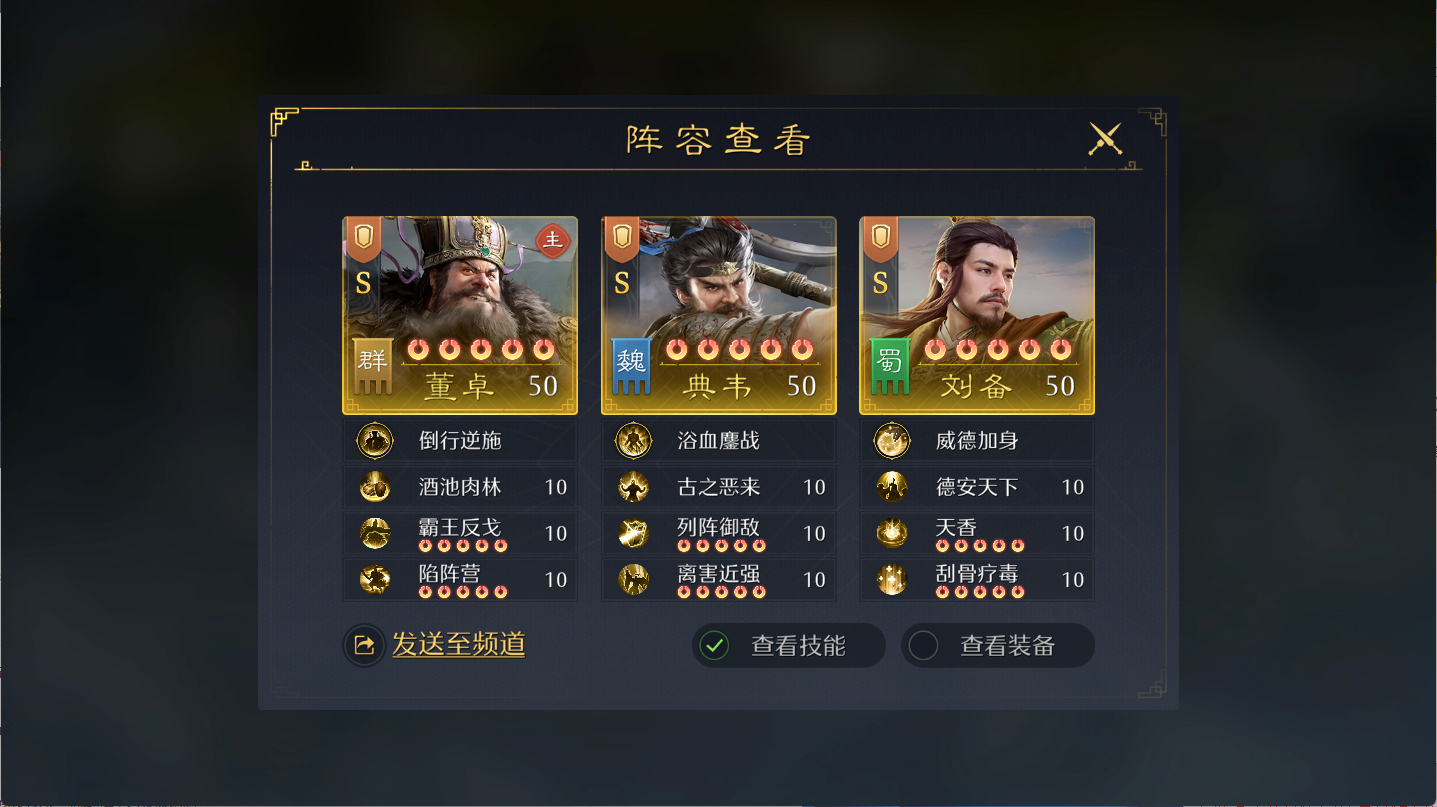The image size is (1437, 807).
Task: Select the 古之恶来 skill icon
Action: pos(633,487)
